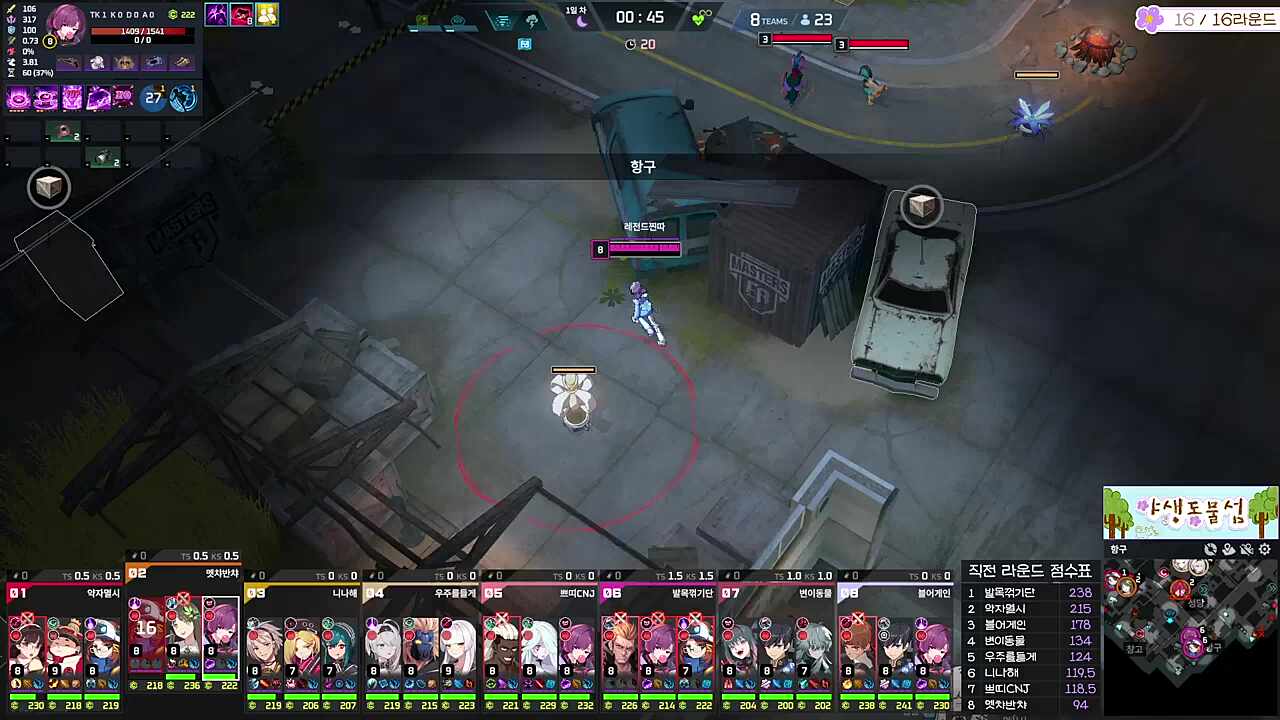Image resolution: width=1280 pixels, height=720 pixels.
Task: Select the location ping icon on the minimap
Action: tap(1229, 549)
